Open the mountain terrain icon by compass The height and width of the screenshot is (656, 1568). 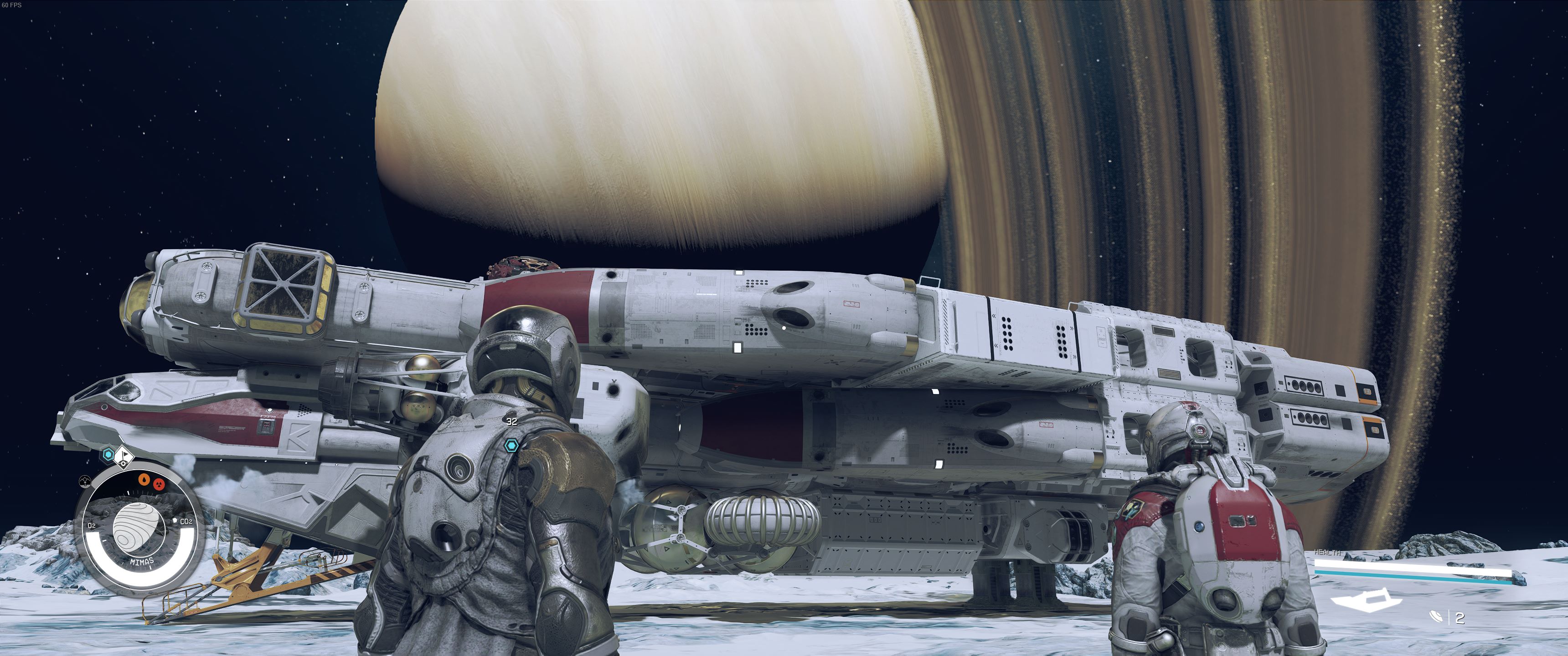85,482
